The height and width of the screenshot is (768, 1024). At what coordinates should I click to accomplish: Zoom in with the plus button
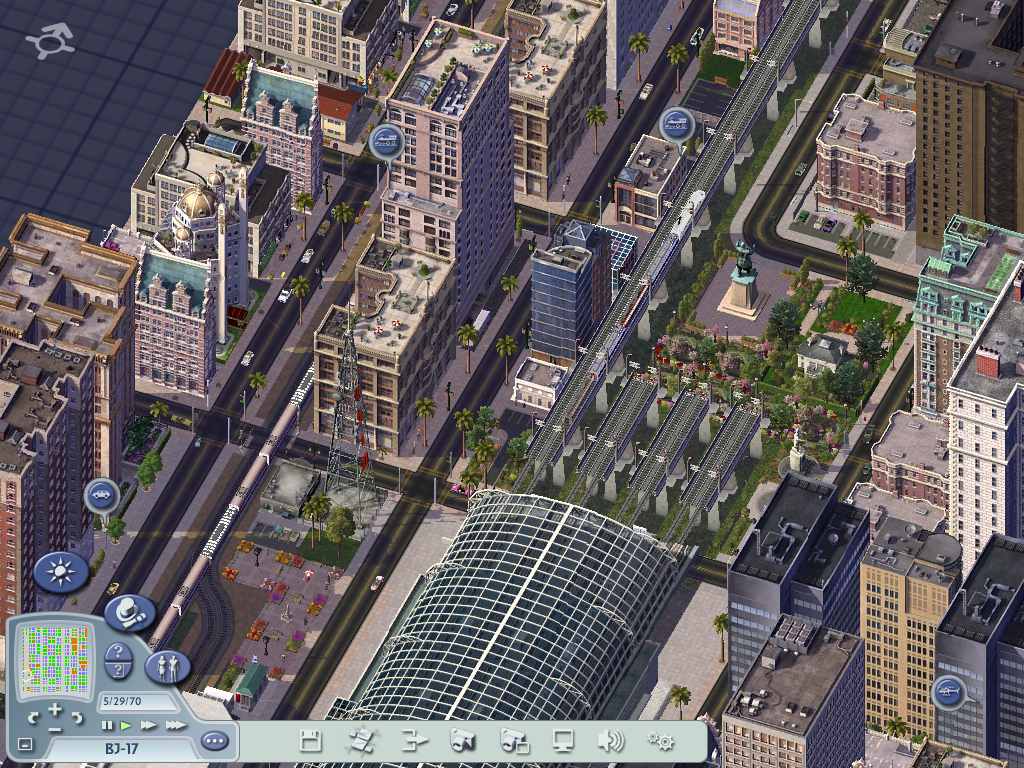[55, 709]
